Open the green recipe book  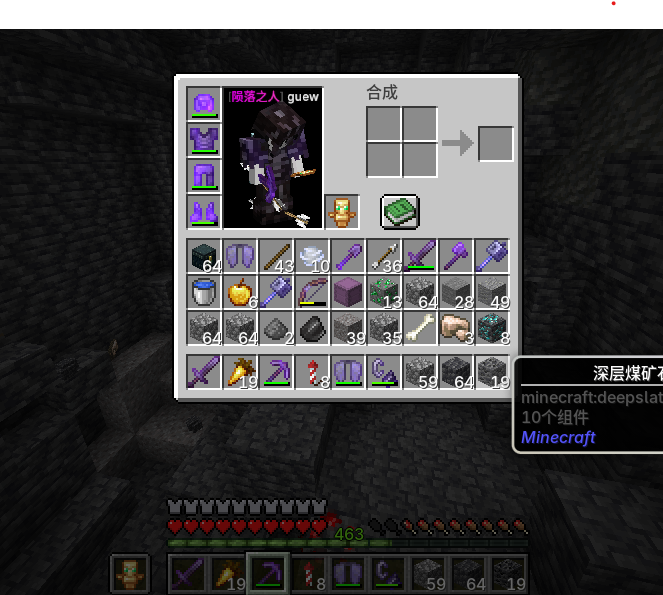pos(399,211)
